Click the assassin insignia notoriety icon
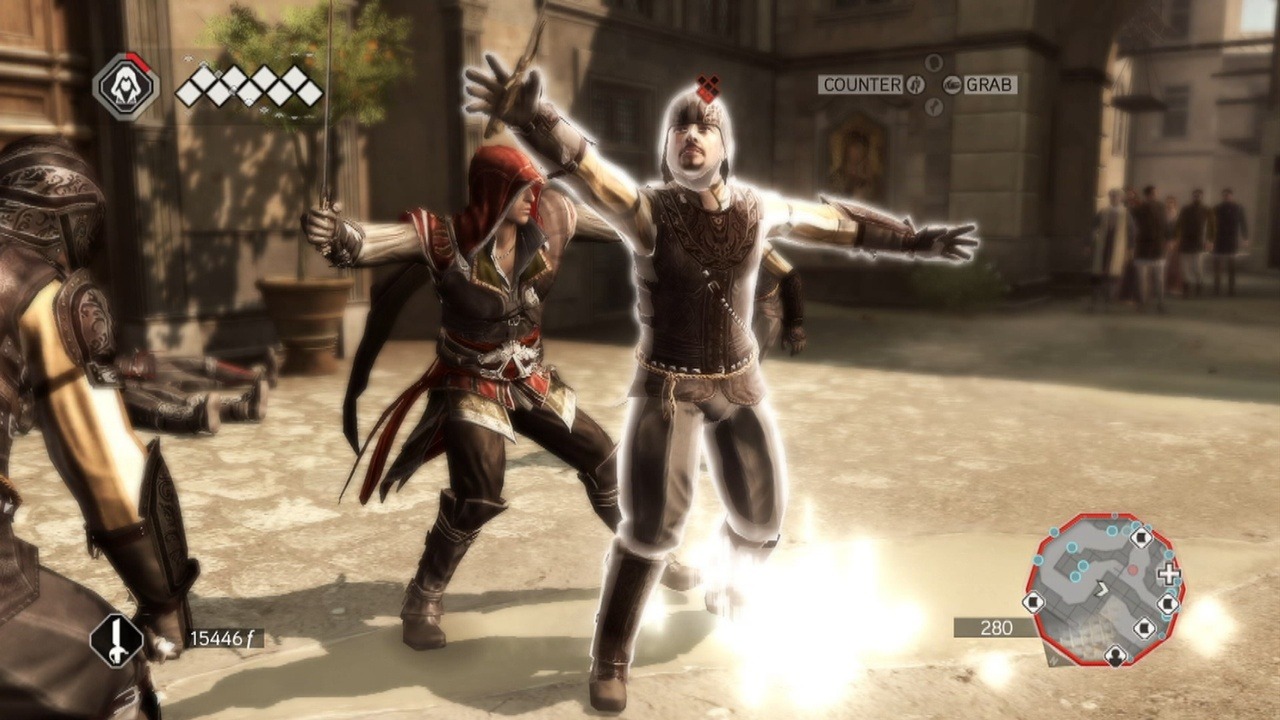The height and width of the screenshot is (720, 1280). [126, 87]
